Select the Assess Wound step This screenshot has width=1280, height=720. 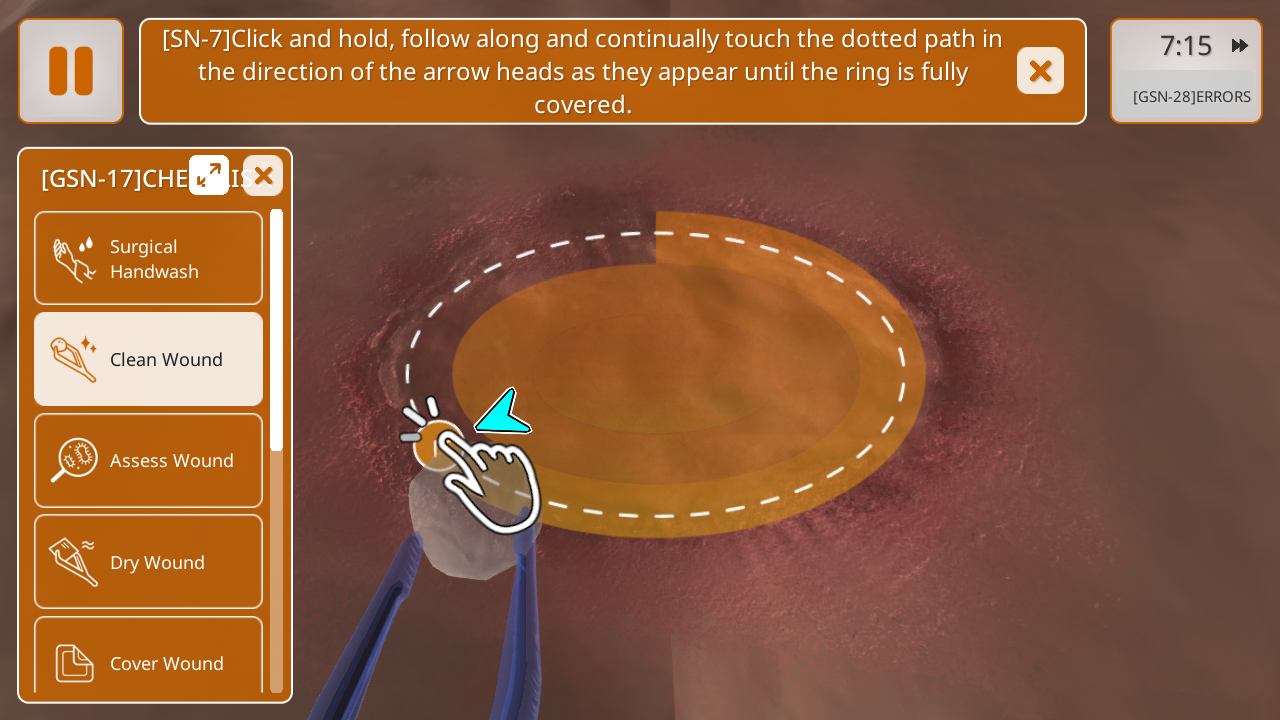(x=149, y=460)
